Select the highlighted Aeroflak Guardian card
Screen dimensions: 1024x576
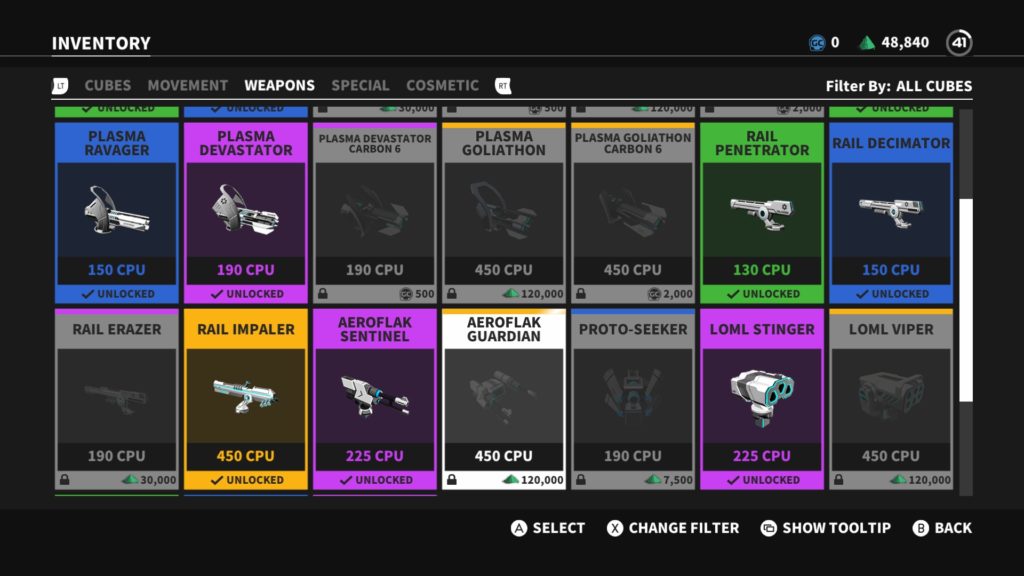point(504,398)
